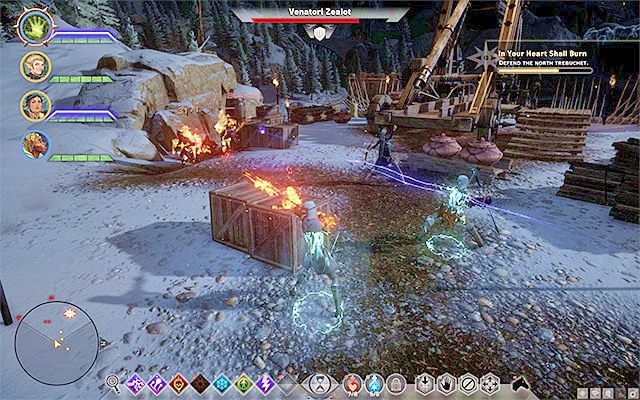The width and height of the screenshot is (640, 400).
Task: Drink the red health potion
Action: [352, 383]
